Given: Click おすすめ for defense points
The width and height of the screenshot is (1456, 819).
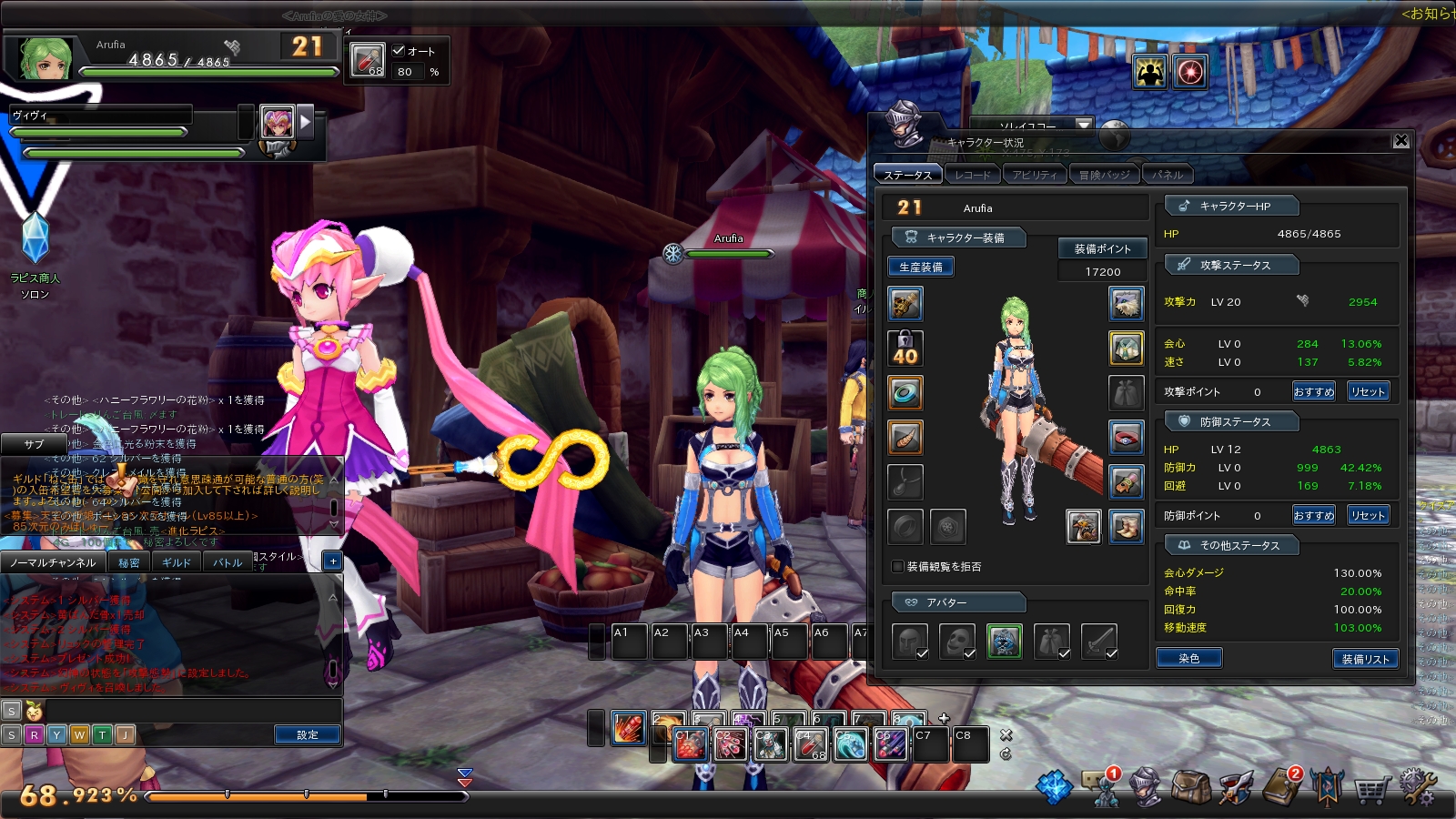Looking at the screenshot, I should click(x=1313, y=515).
